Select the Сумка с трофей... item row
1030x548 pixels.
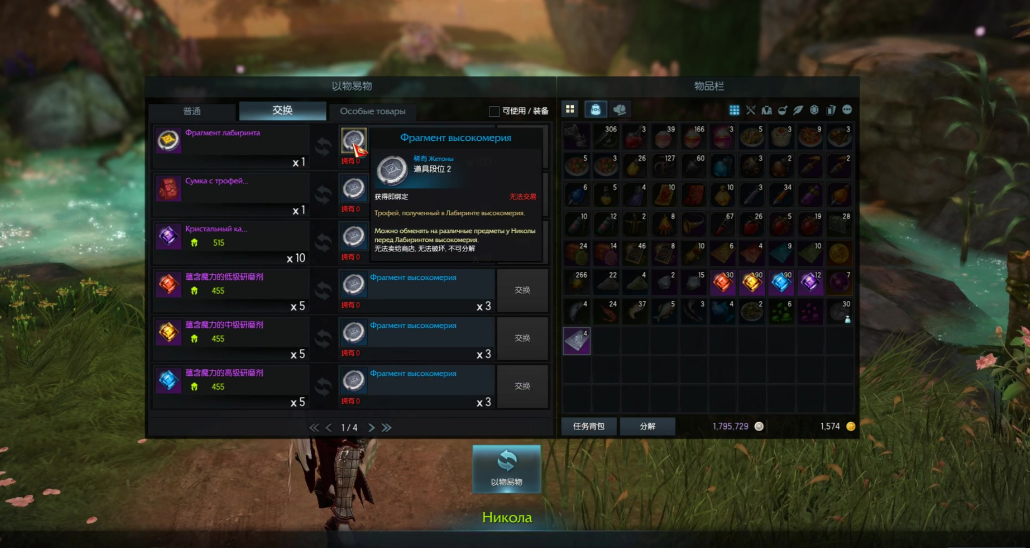pyautogui.click(x=230, y=195)
